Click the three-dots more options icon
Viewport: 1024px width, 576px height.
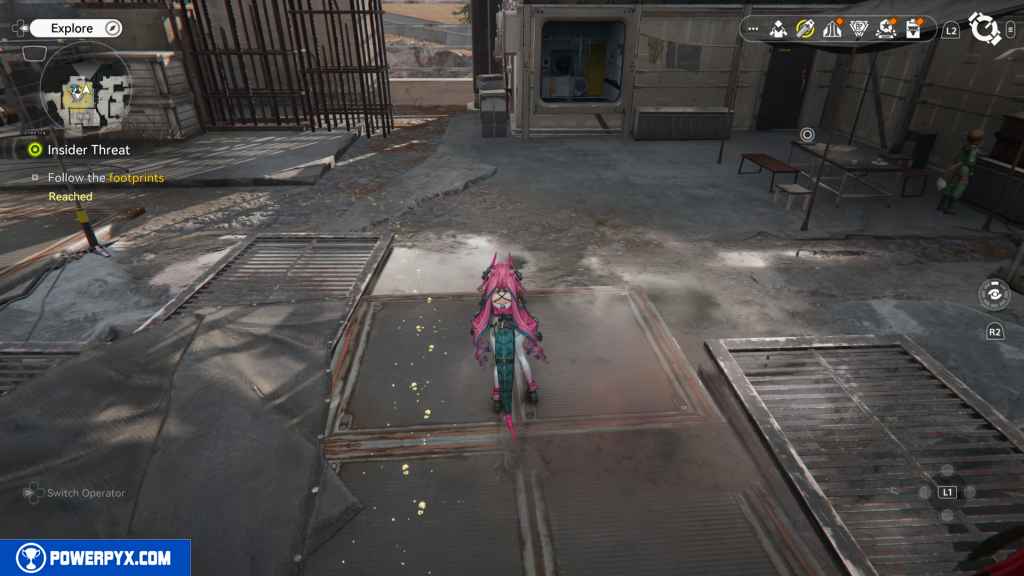(752, 29)
